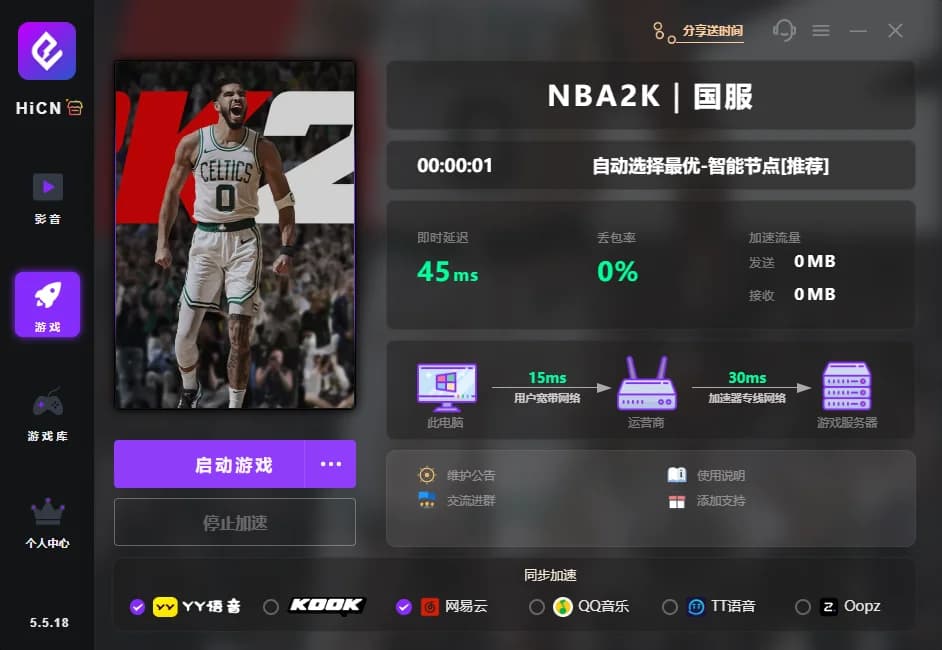Uncheck YY语音 sync acceleration
Image resolution: width=942 pixels, height=650 pixels.
point(138,607)
